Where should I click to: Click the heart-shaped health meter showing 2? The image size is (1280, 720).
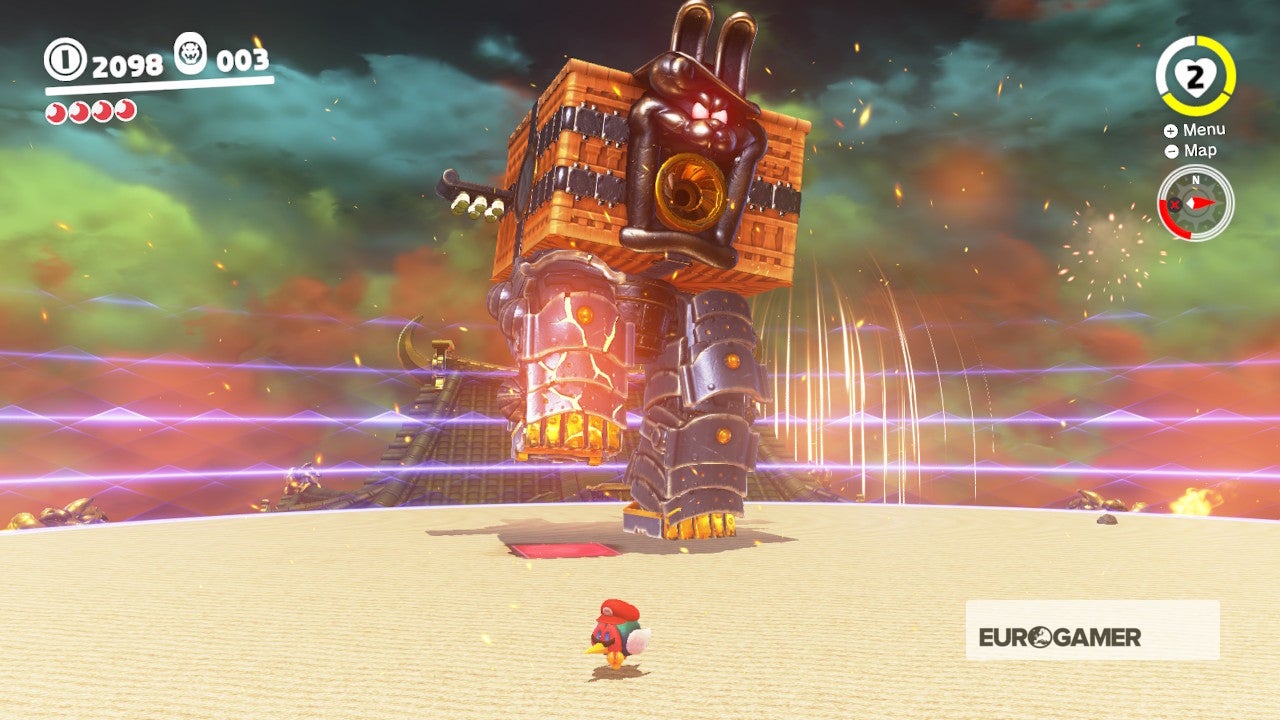[1196, 75]
